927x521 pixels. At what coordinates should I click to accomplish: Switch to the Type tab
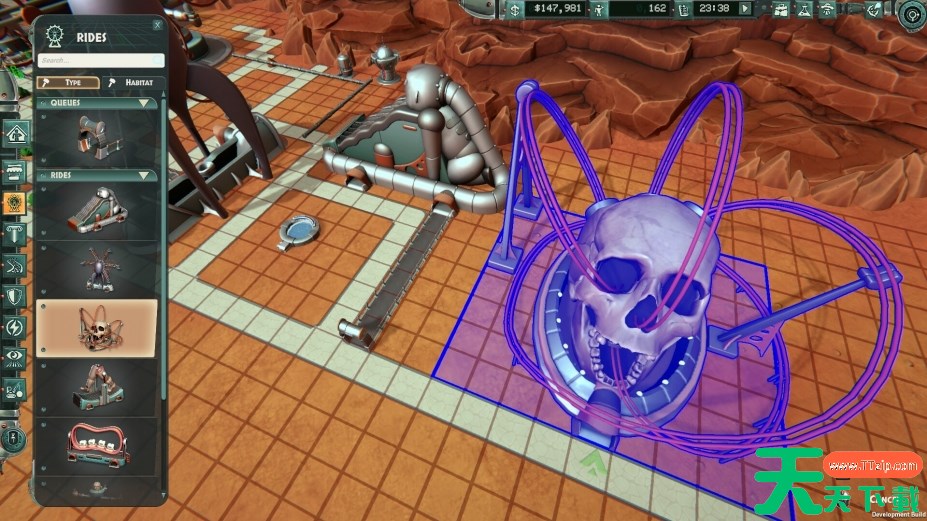point(68,82)
